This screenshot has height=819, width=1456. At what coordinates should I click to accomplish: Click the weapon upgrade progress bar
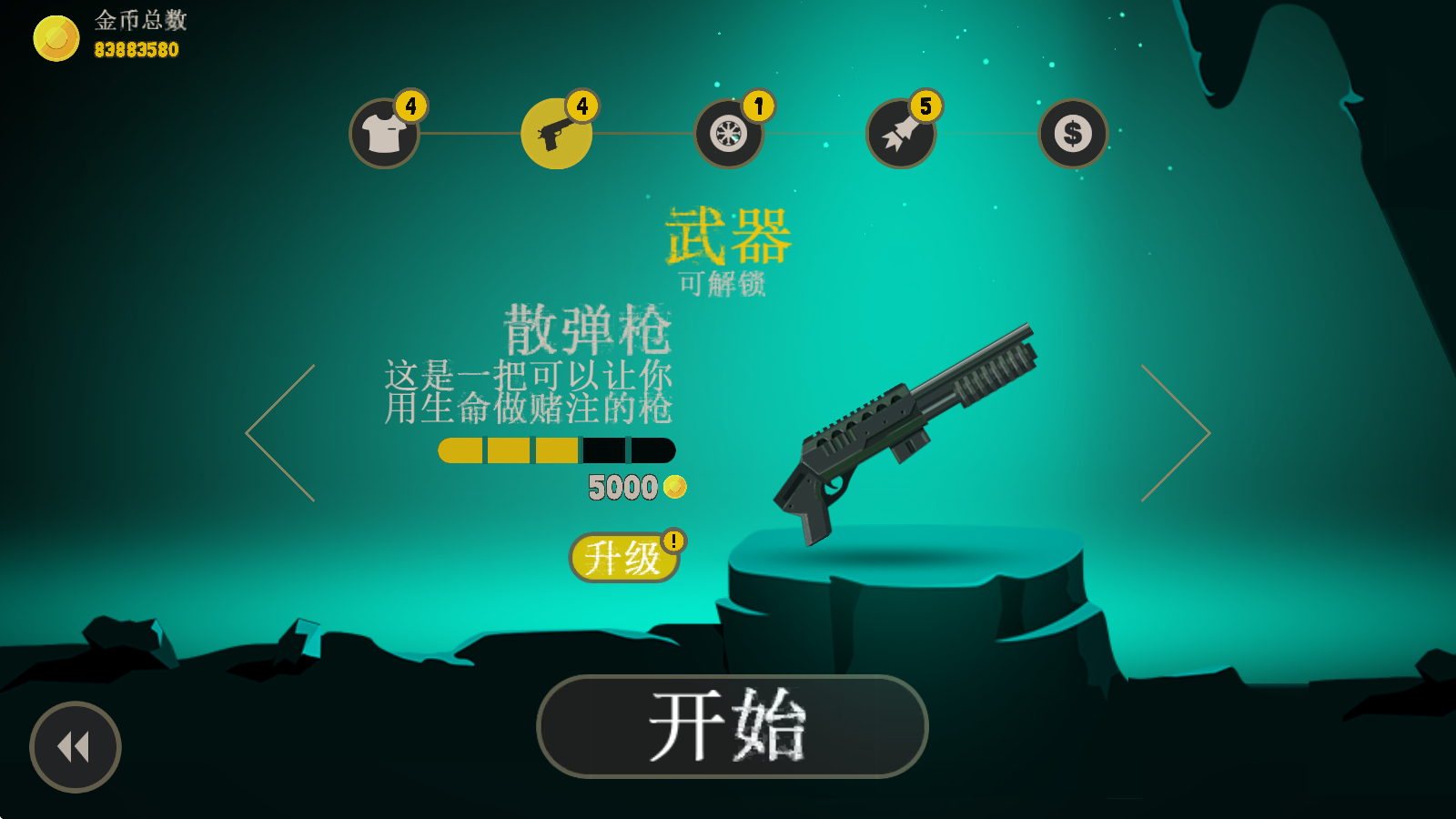point(553,450)
